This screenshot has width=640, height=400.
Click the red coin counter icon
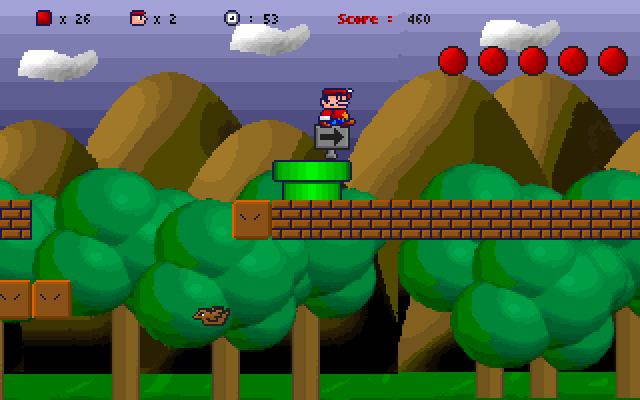pyautogui.click(x=44, y=17)
